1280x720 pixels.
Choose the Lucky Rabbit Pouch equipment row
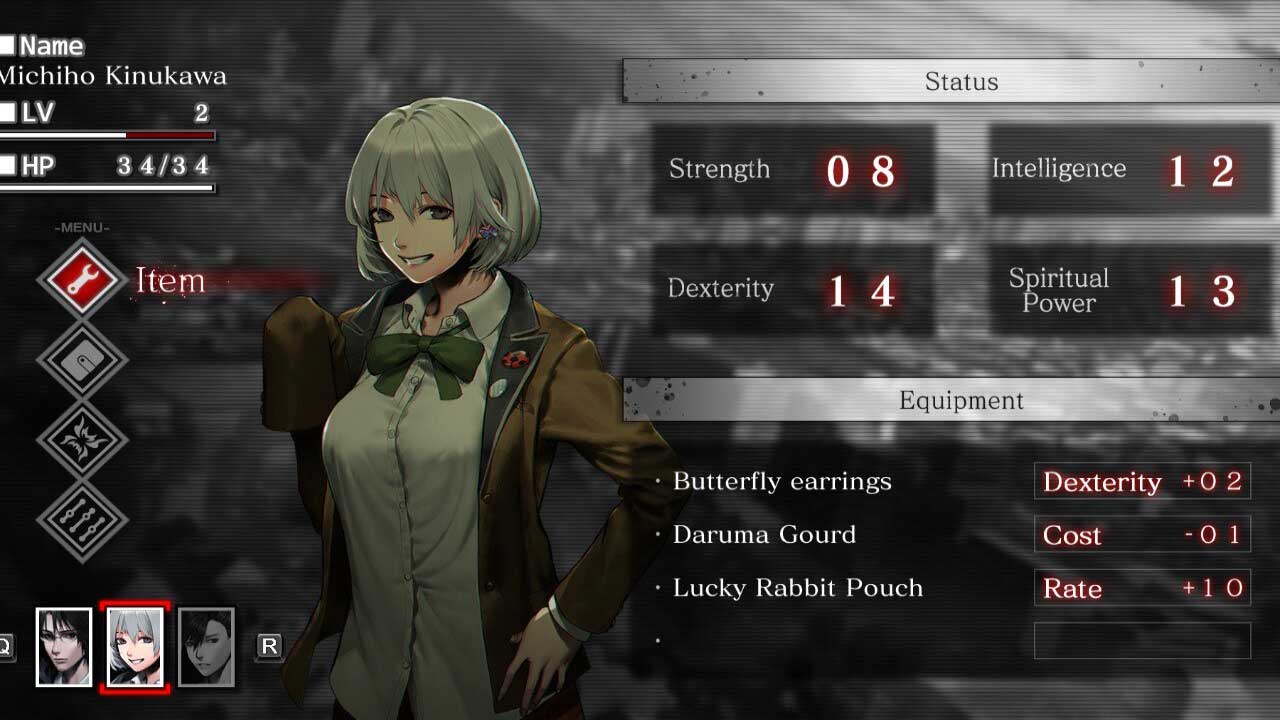pyautogui.click(x=797, y=588)
